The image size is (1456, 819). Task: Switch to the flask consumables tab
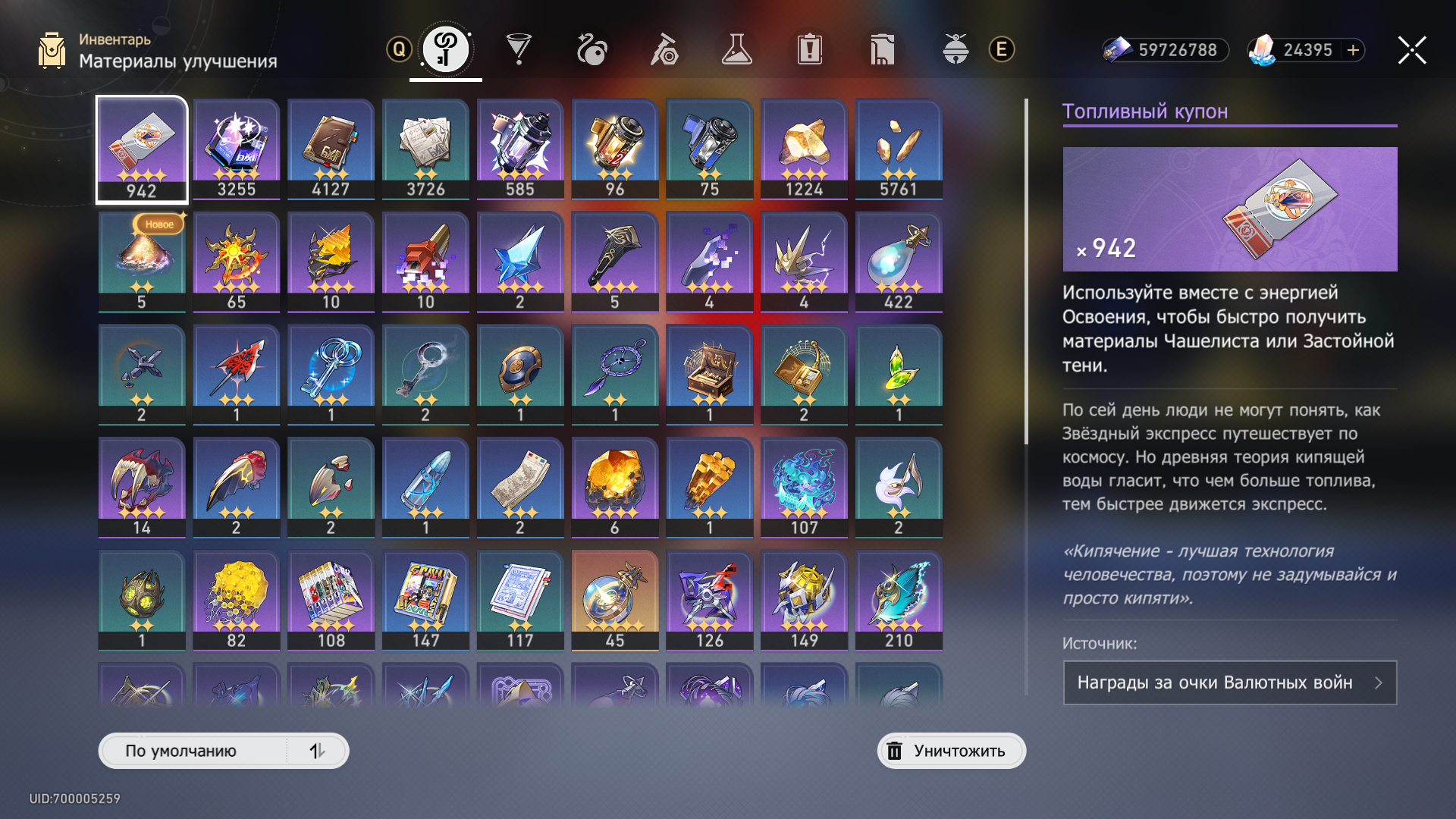click(x=736, y=50)
